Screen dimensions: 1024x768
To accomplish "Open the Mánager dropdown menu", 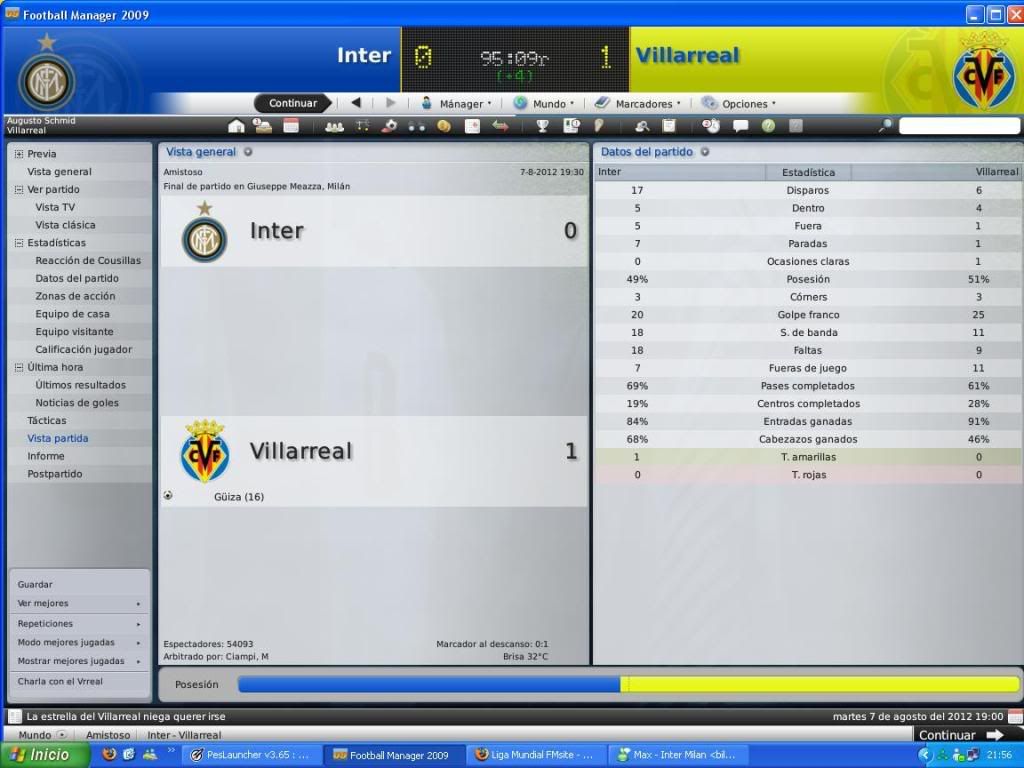I will click(x=455, y=103).
